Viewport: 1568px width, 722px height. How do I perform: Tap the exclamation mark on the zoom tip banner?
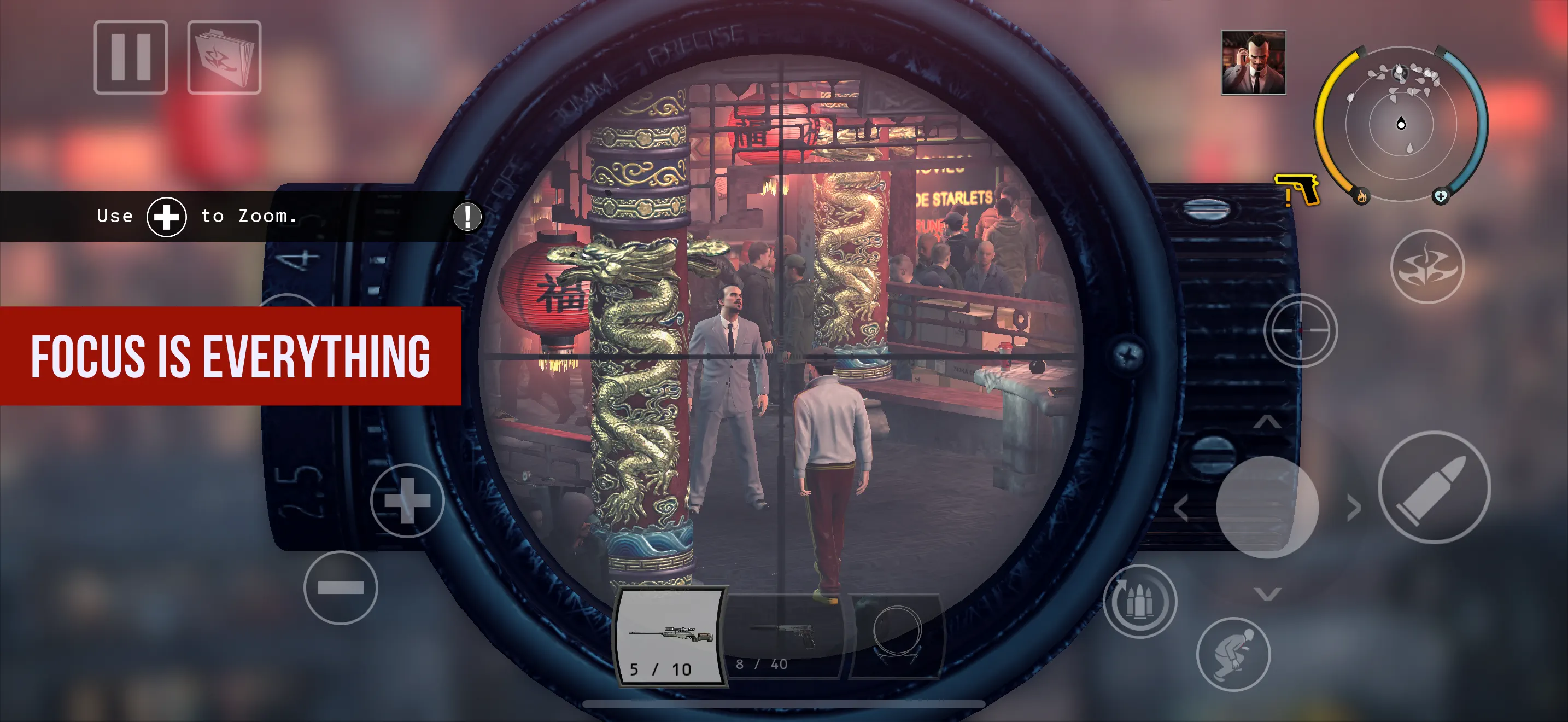click(466, 217)
